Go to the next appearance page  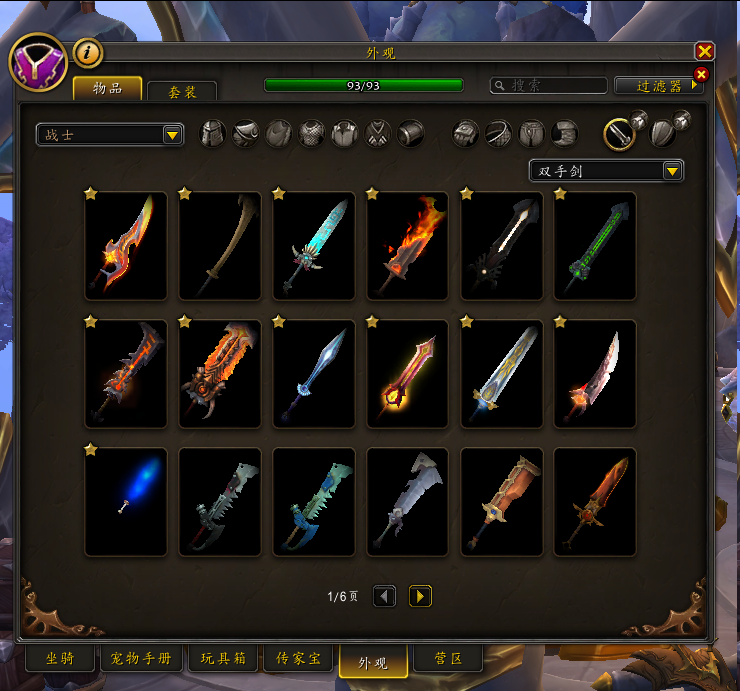pos(420,596)
